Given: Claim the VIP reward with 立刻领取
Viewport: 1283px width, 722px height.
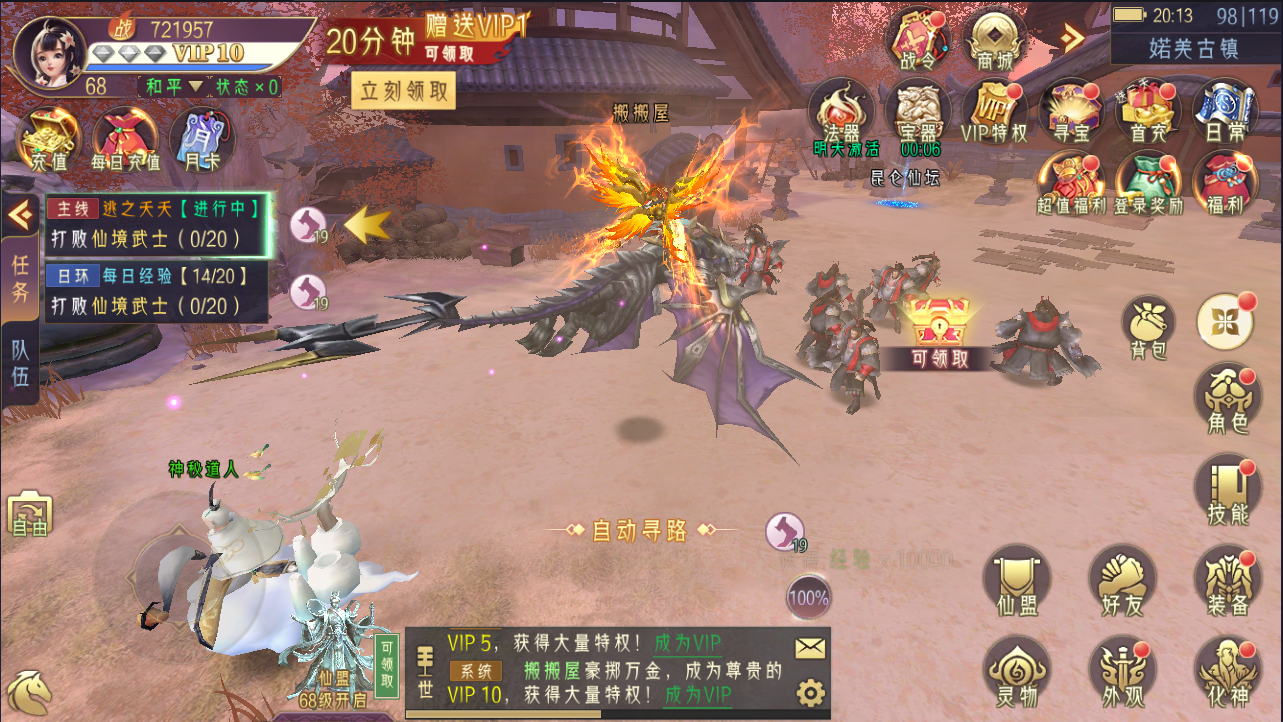Looking at the screenshot, I should (x=404, y=91).
